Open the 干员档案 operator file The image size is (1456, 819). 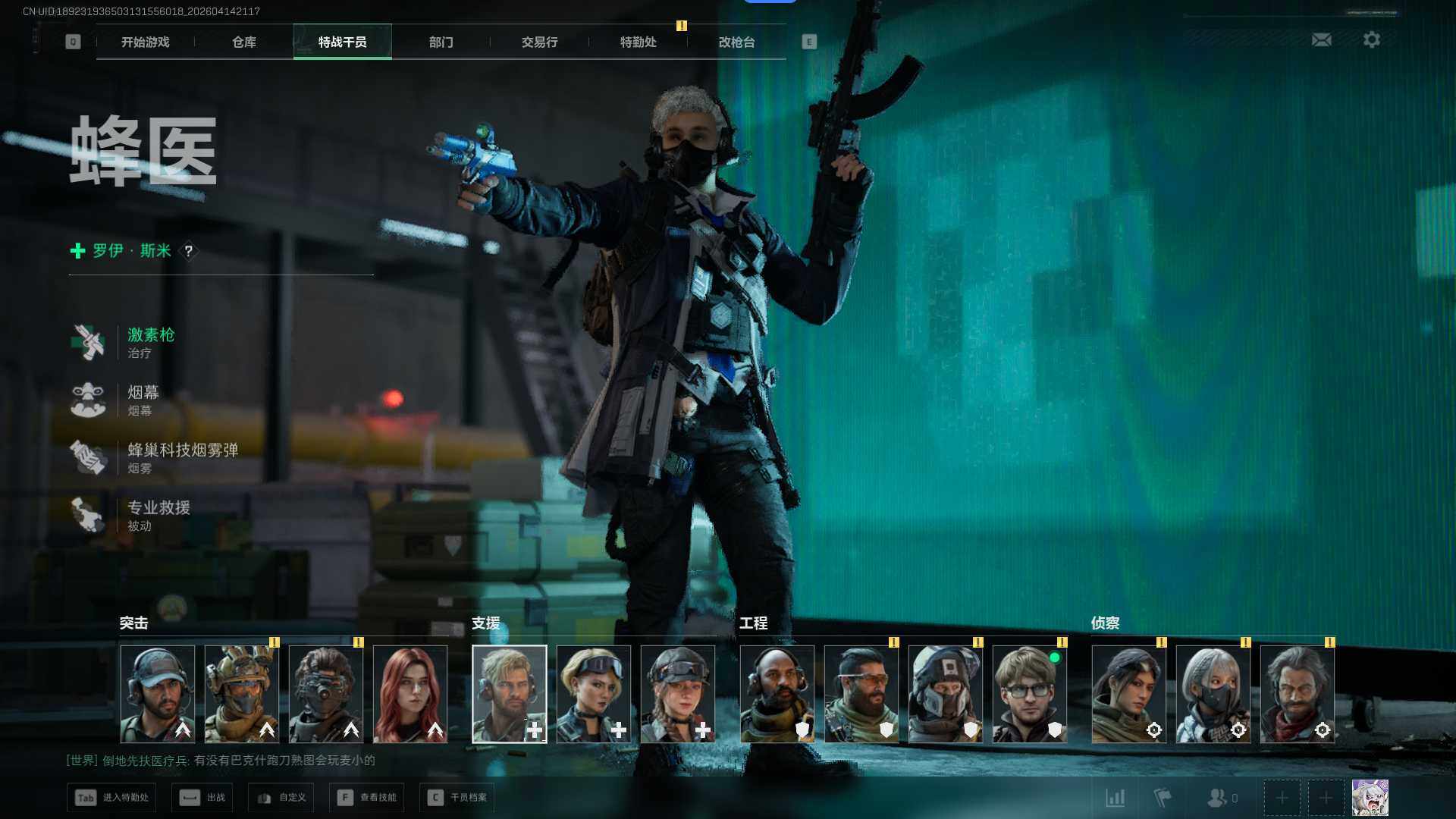[457, 798]
